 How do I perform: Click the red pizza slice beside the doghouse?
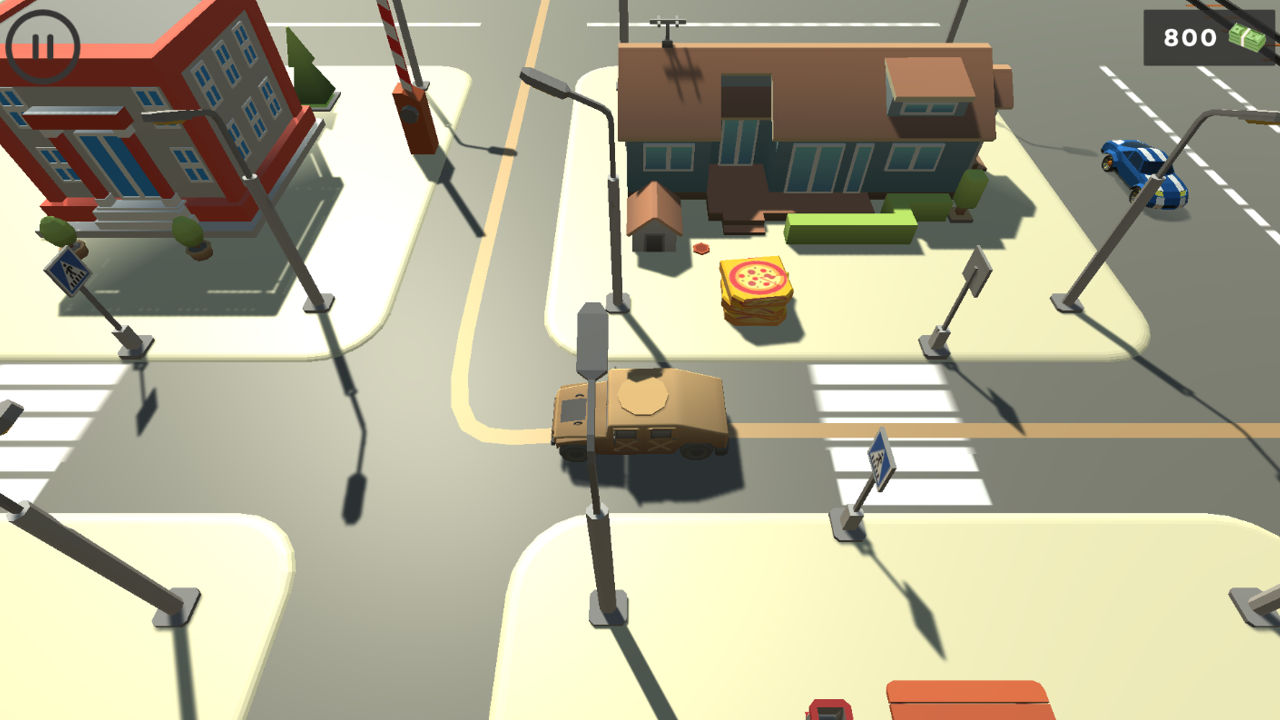click(701, 247)
